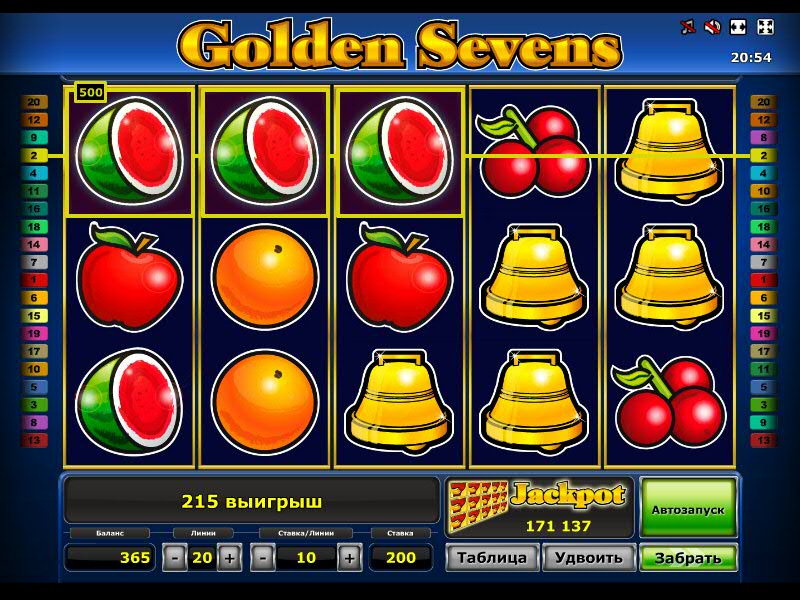This screenshot has height=600, width=800.
Task: Collect the winnings with Забрать
Action: (x=688, y=558)
